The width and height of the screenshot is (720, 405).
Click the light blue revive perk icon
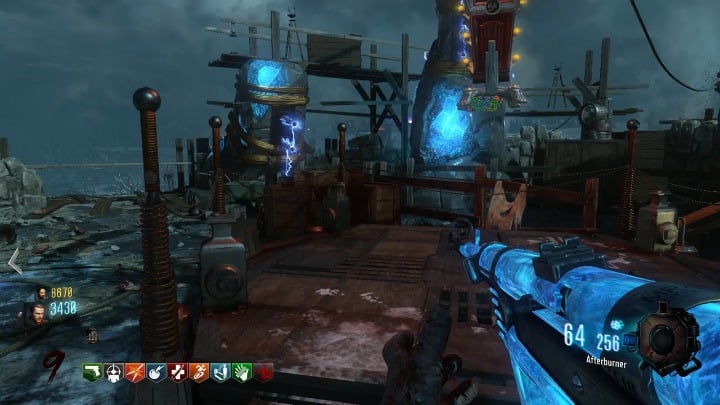[x=220, y=372]
